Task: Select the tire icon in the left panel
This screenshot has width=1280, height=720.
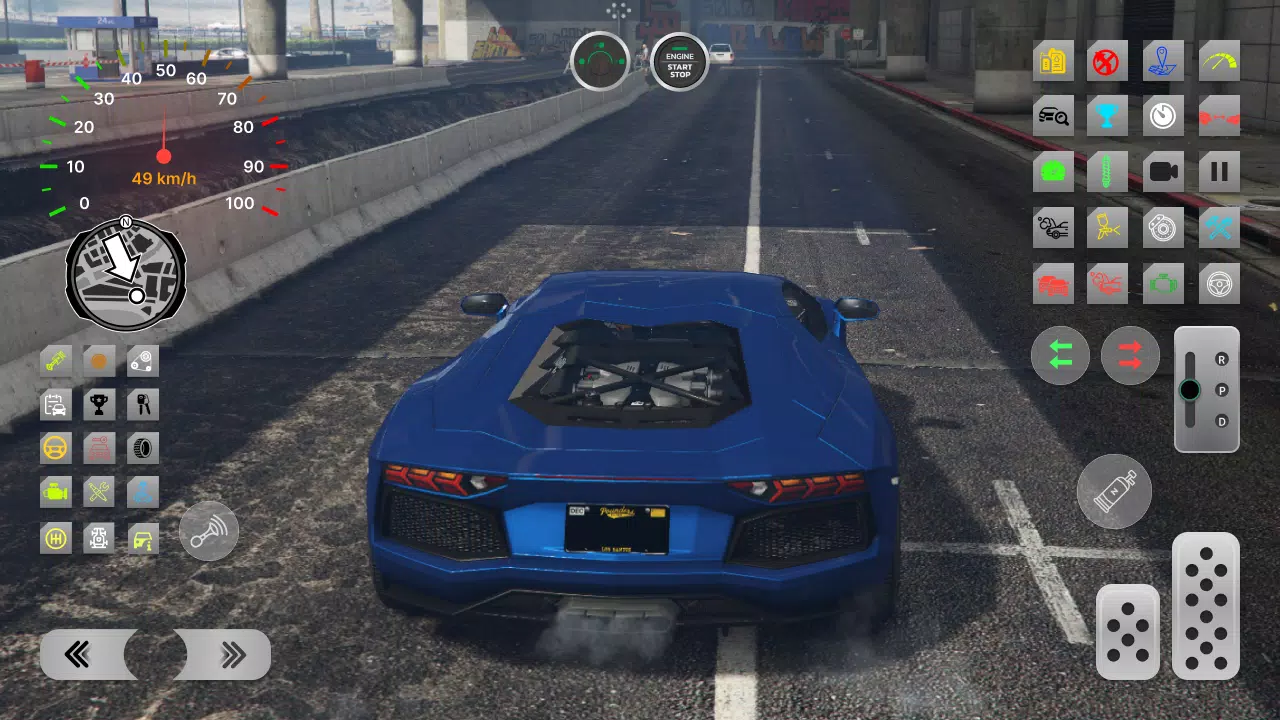Action: tap(142, 447)
